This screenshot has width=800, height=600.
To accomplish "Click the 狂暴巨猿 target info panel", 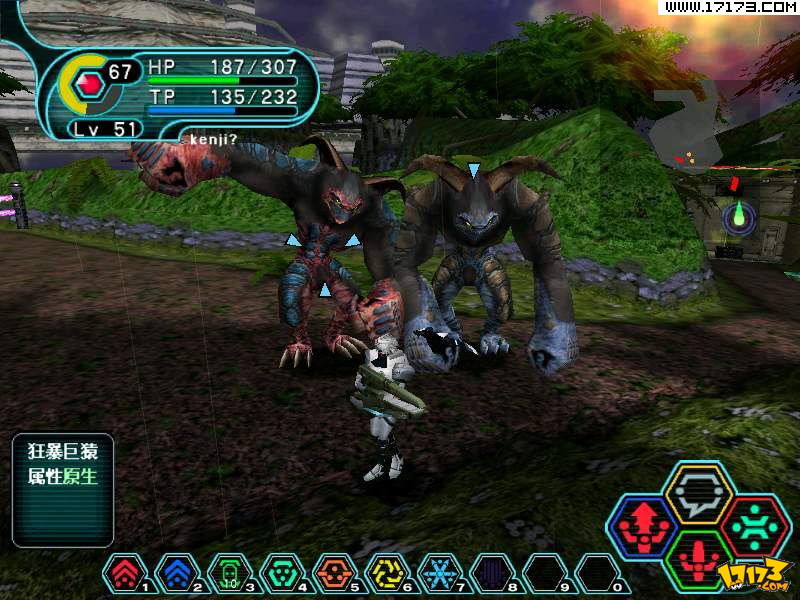I will pos(62,489).
